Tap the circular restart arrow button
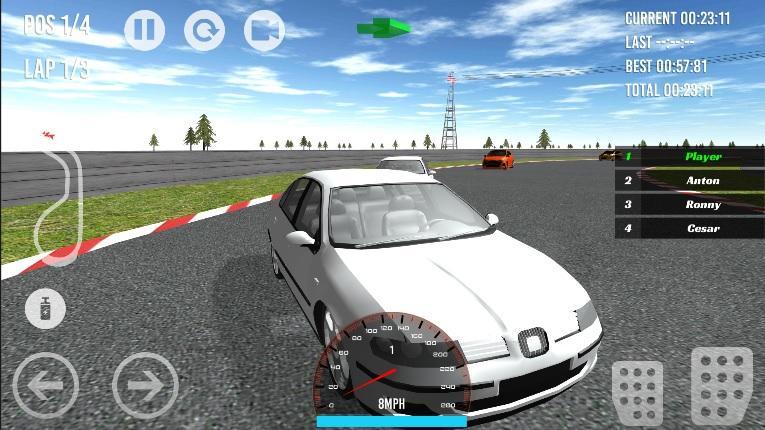 [204, 31]
